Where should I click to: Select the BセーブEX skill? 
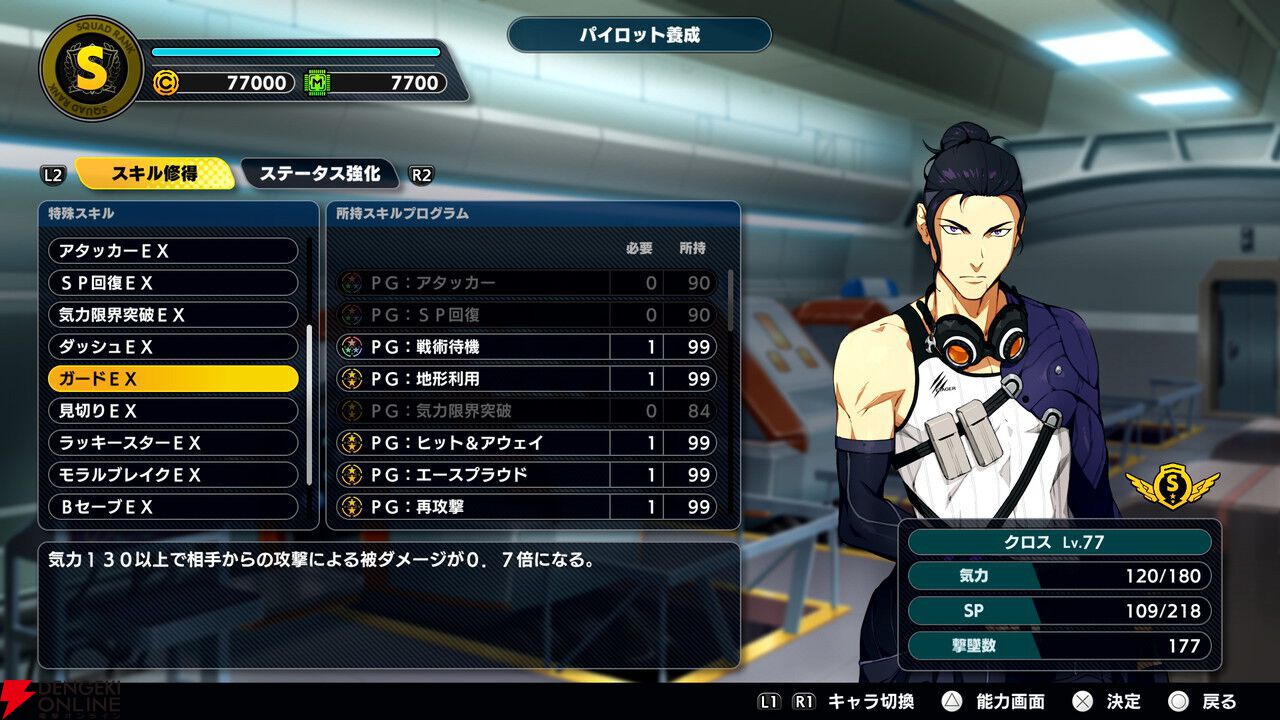173,507
